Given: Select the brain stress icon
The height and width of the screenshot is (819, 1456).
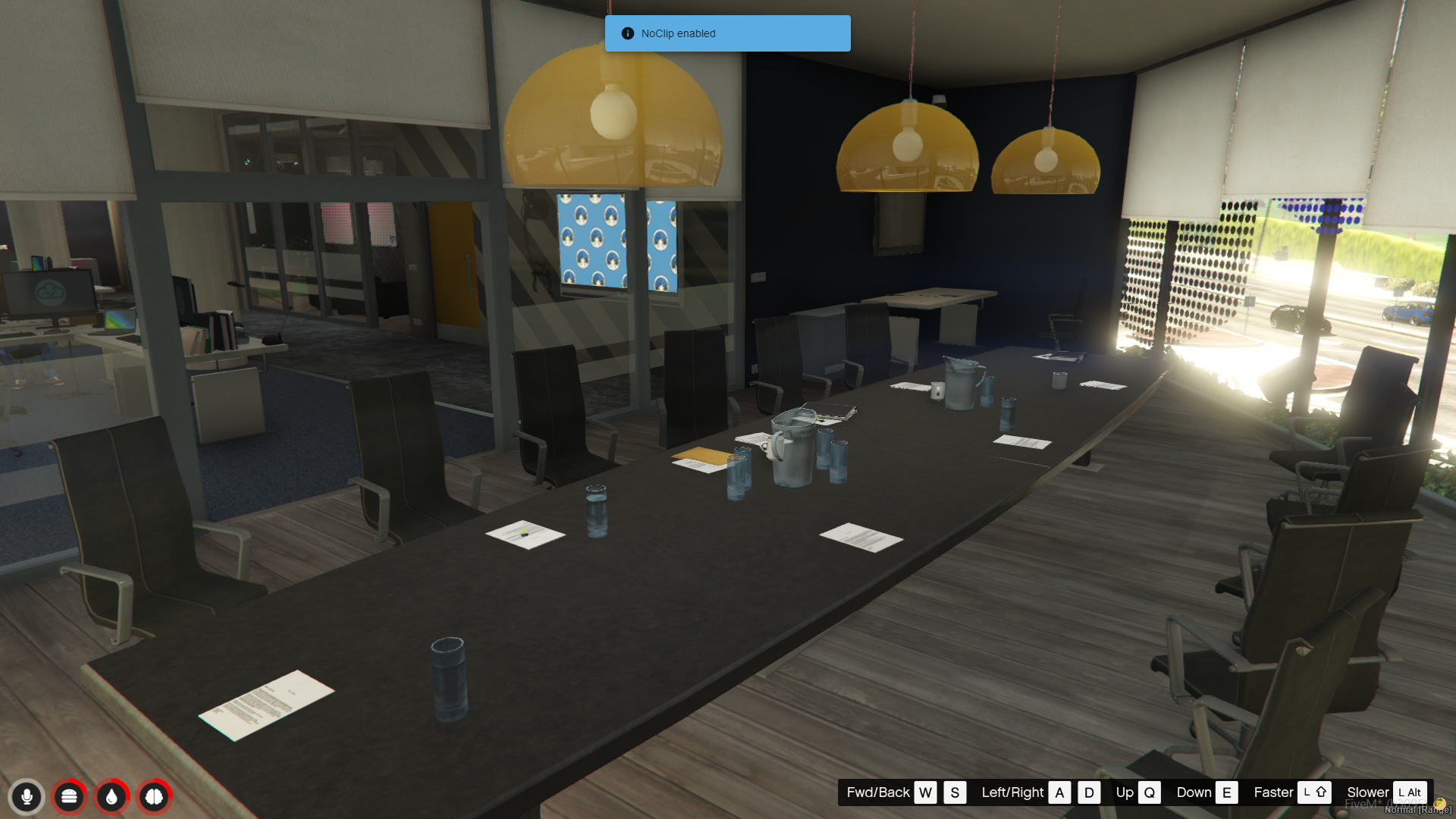Looking at the screenshot, I should tap(154, 796).
